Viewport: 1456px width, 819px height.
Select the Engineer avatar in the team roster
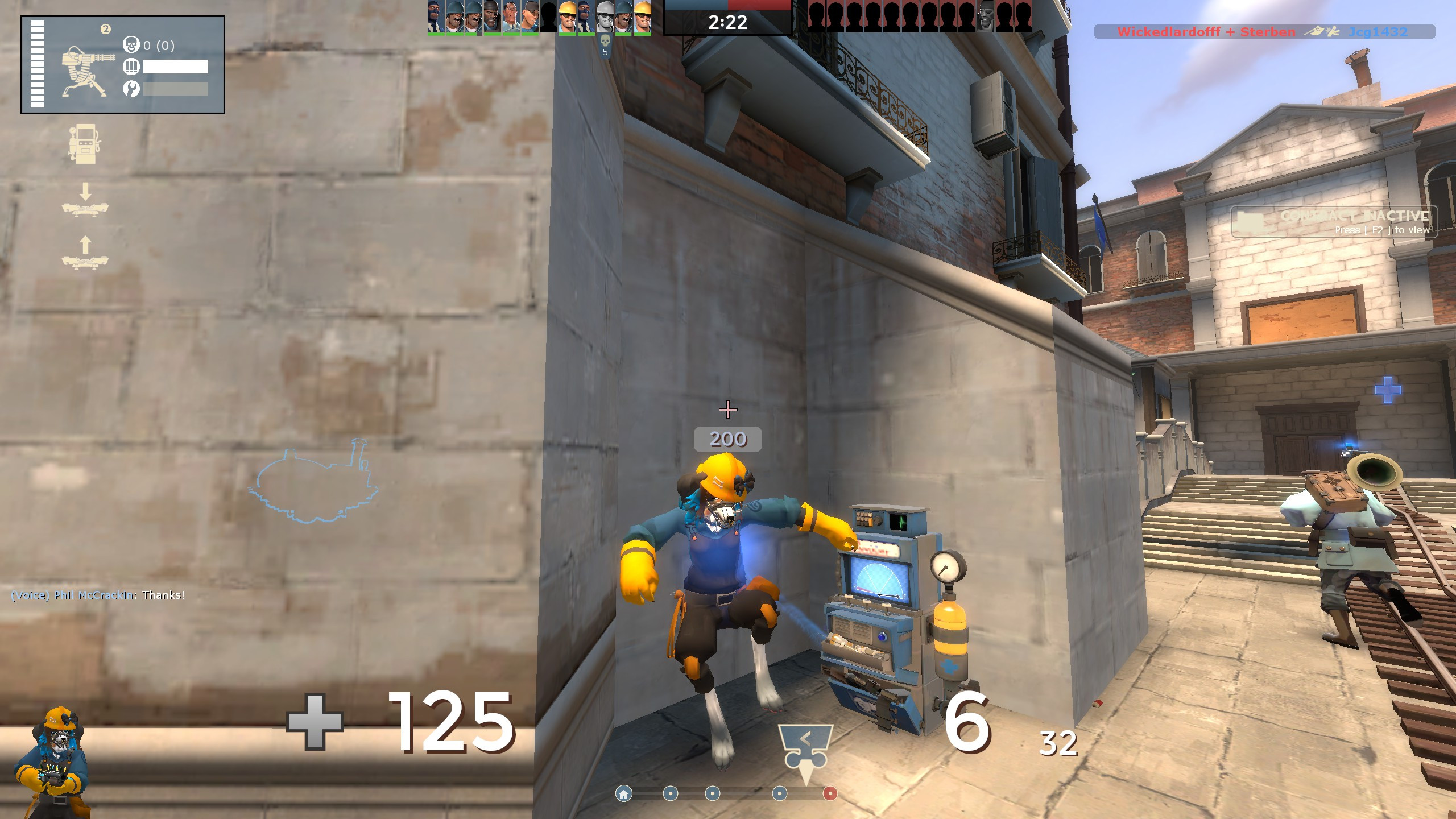(566, 16)
